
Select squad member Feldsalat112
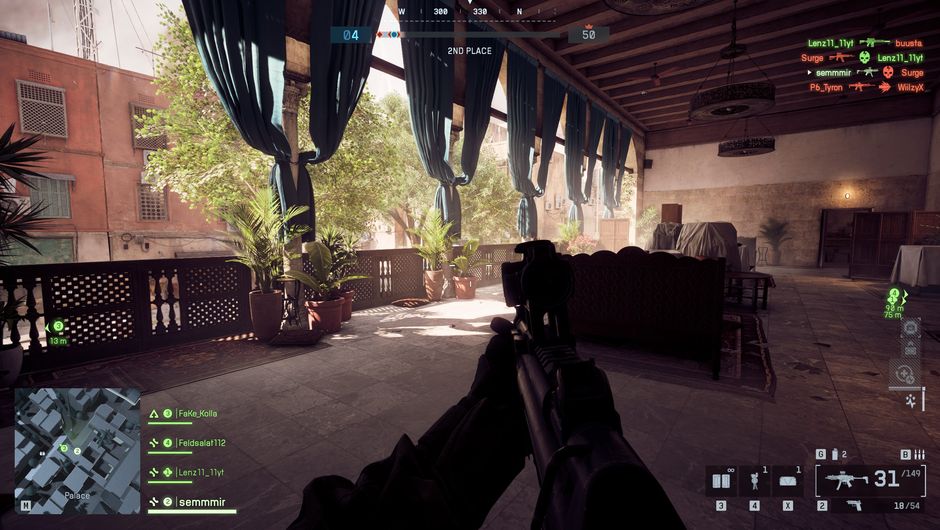pos(200,442)
